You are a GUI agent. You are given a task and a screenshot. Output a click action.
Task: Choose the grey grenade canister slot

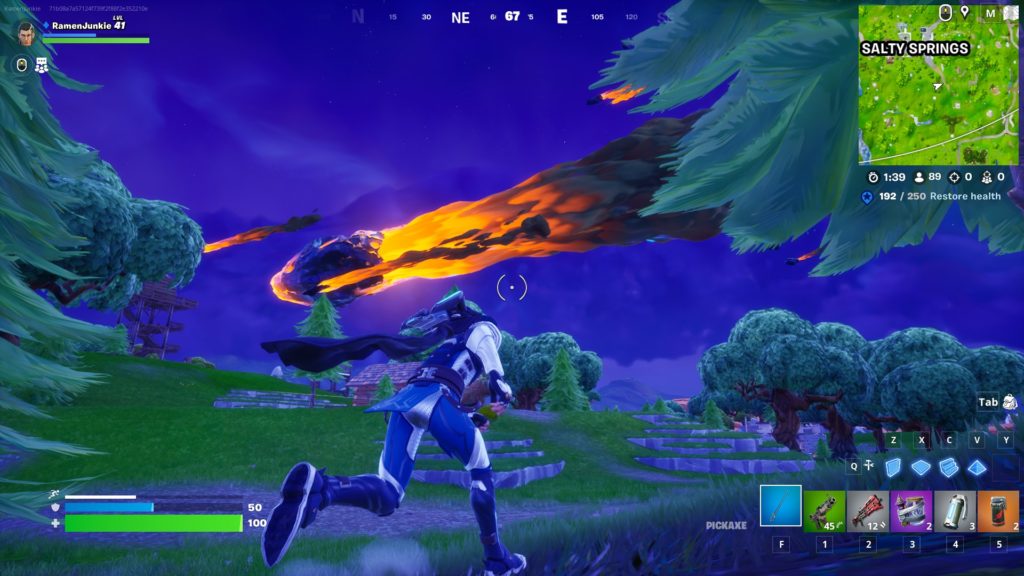pos(955,510)
